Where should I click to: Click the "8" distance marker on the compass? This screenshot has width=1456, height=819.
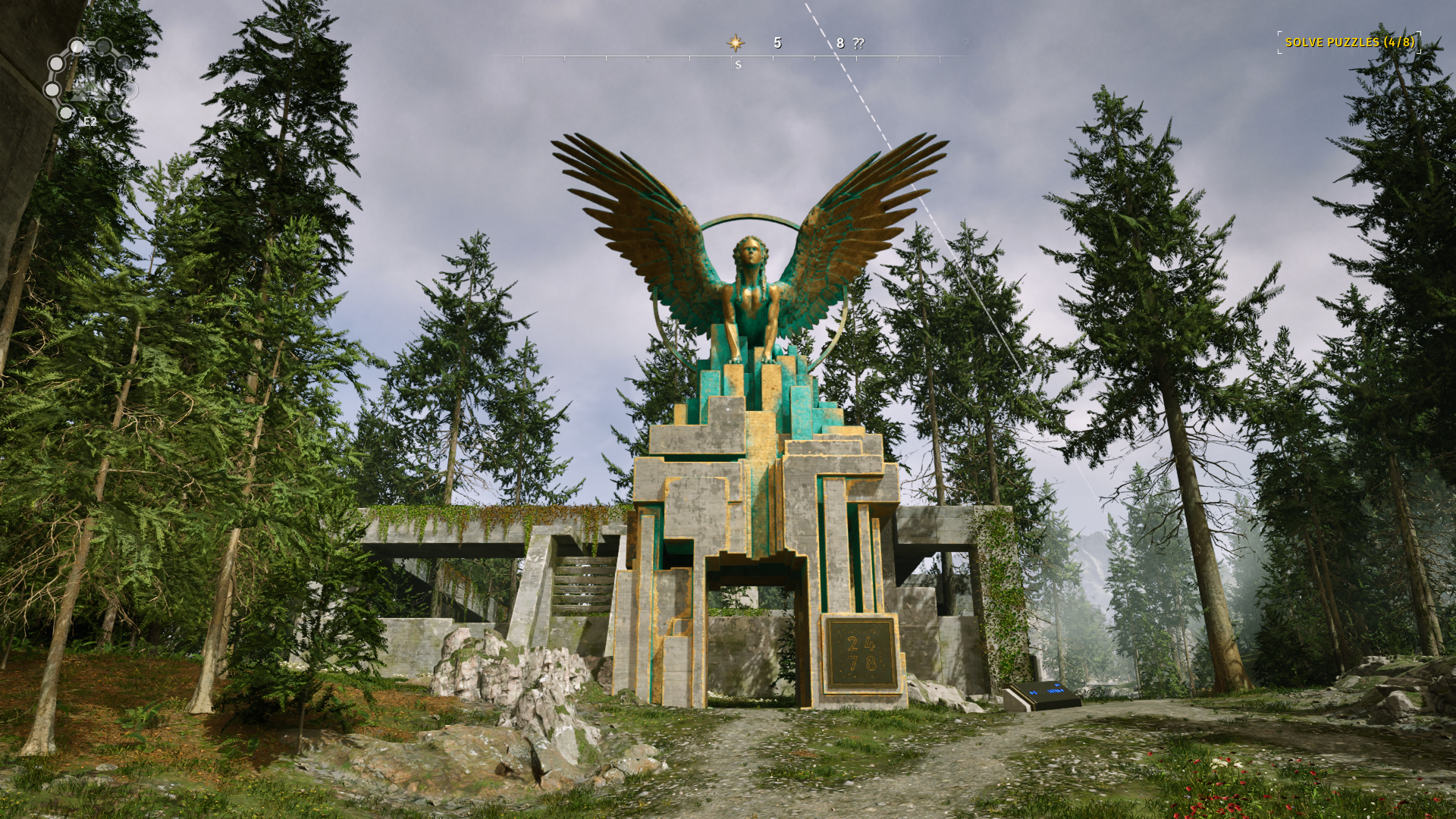[840, 43]
